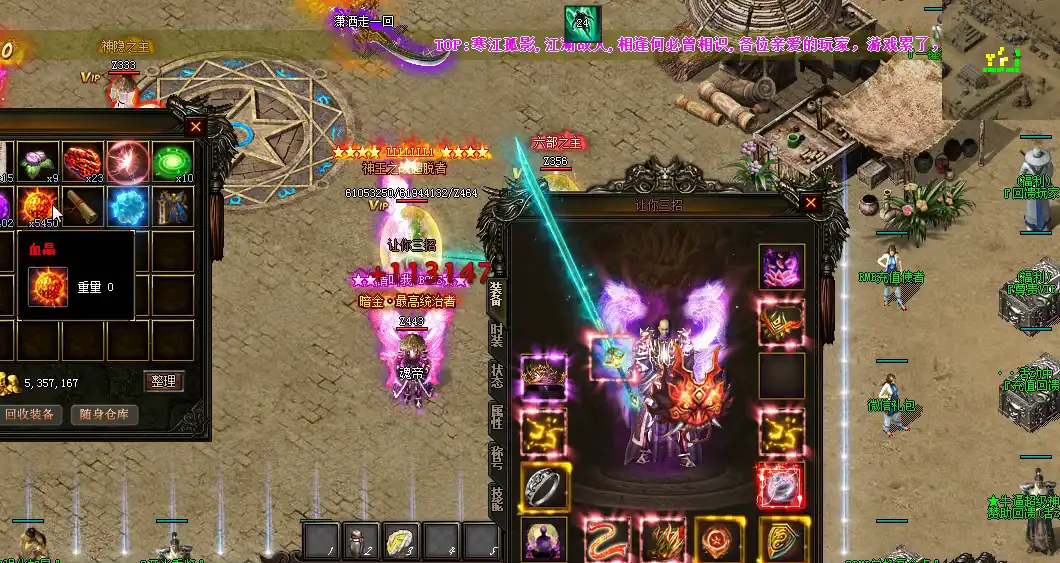The width and height of the screenshot is (1060, 563).
Task: Select the blue crystal cluster item
Action: tap(128, 206)
